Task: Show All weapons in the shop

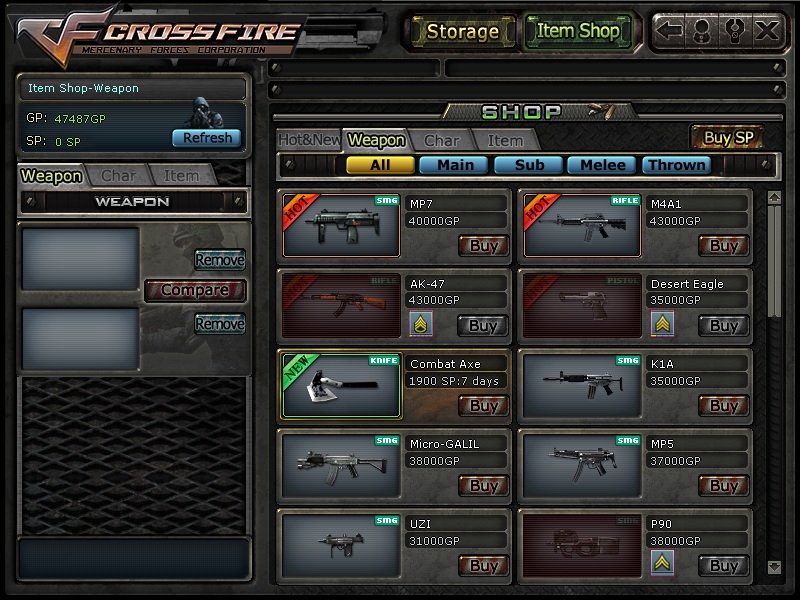Action: tap(380, 165)
